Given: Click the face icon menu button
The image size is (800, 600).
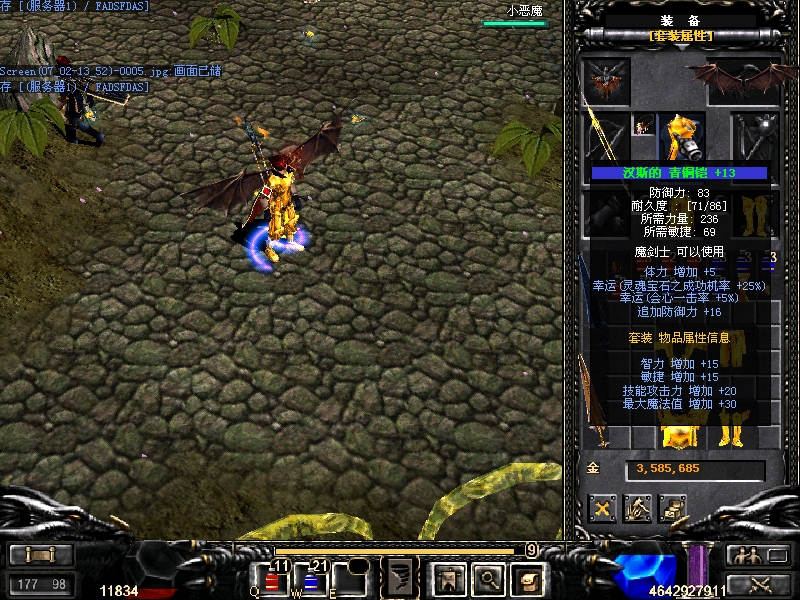Looking at the screenshot, I should click(527, 577).
